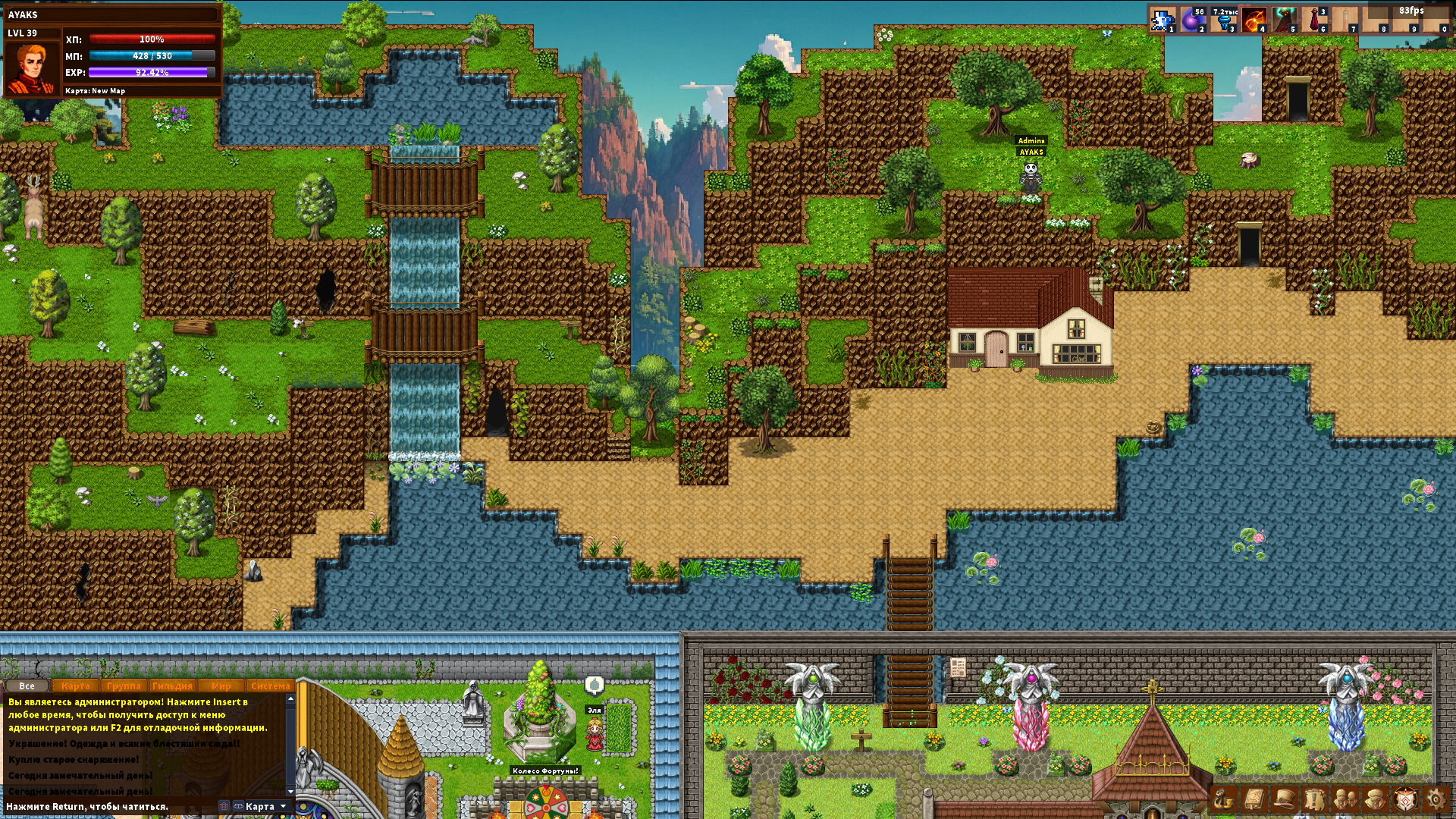Viewport: 1456px width, 819px height.
Task: Use the red potion in slot 6
Action: tap(1314, 20)
